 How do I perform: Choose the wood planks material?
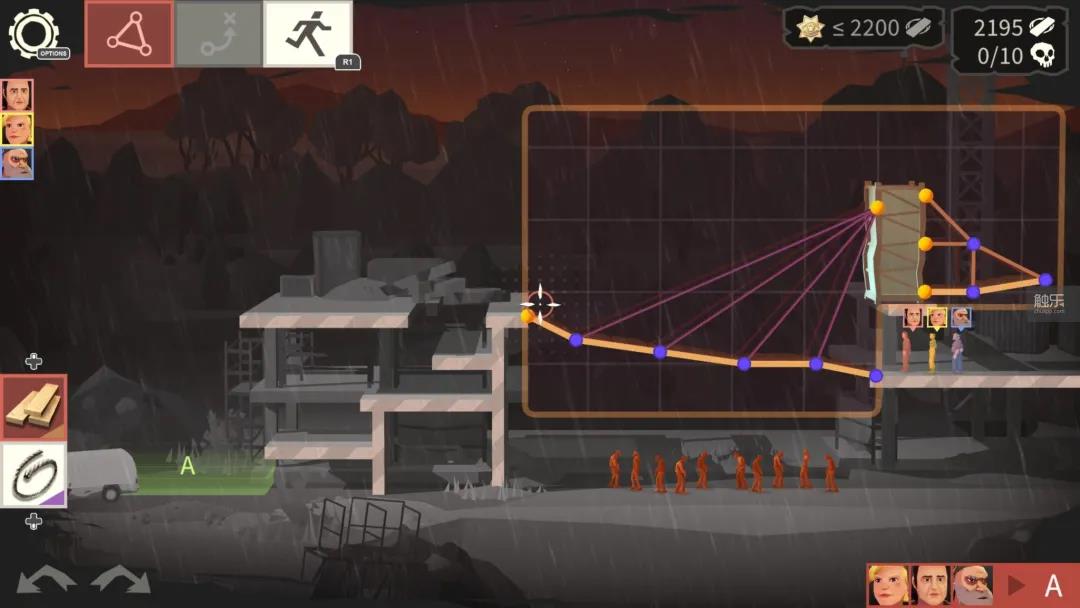pos(33,407)
